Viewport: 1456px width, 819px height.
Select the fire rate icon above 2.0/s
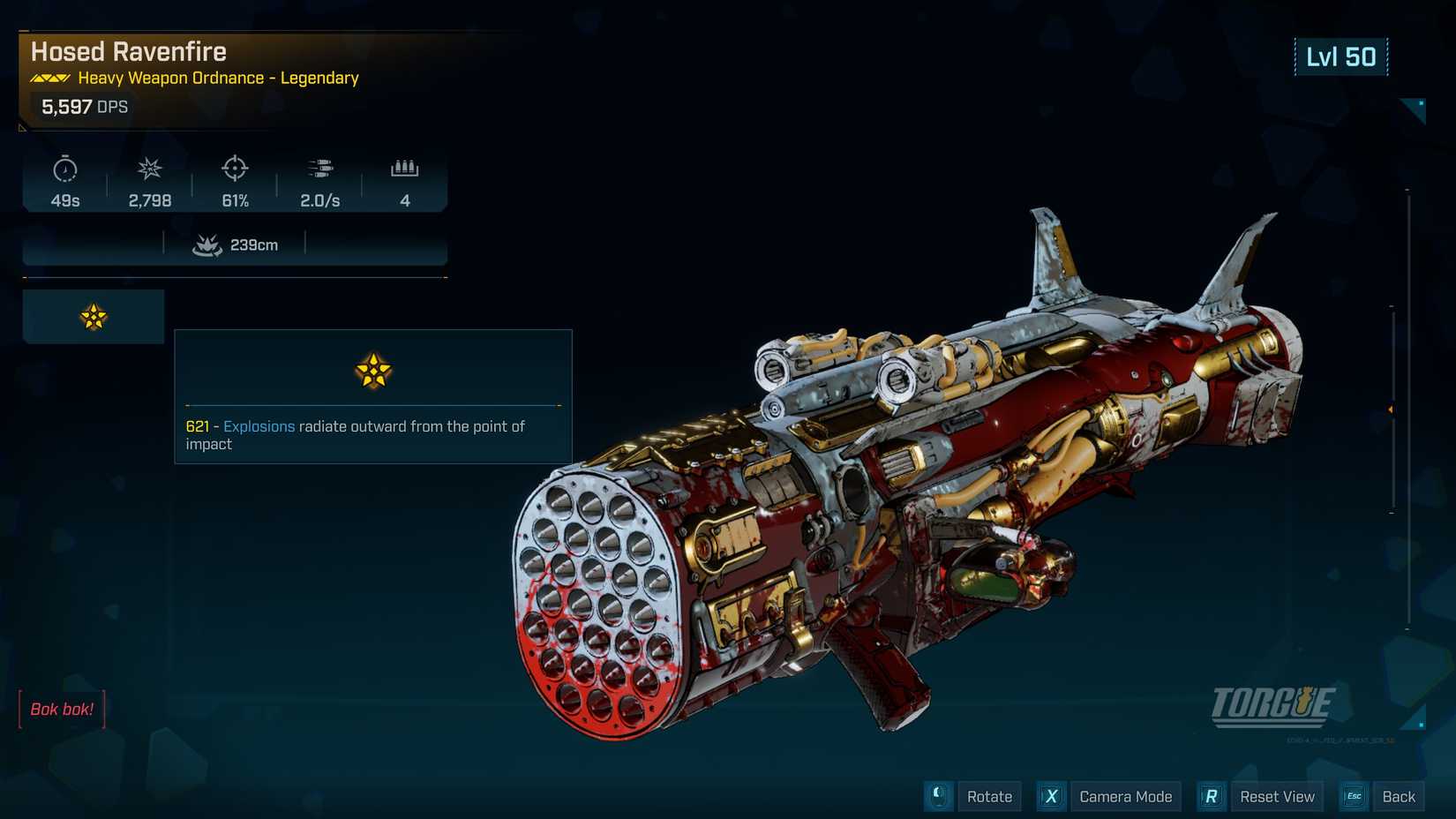(320, 168)
